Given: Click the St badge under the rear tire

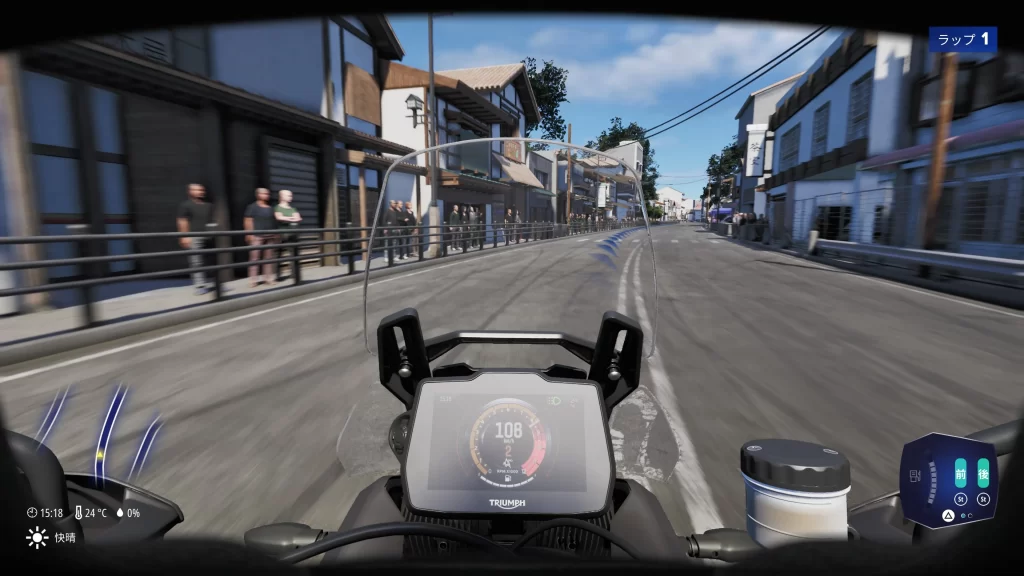Looking at the screenshot, I should 983,497.
